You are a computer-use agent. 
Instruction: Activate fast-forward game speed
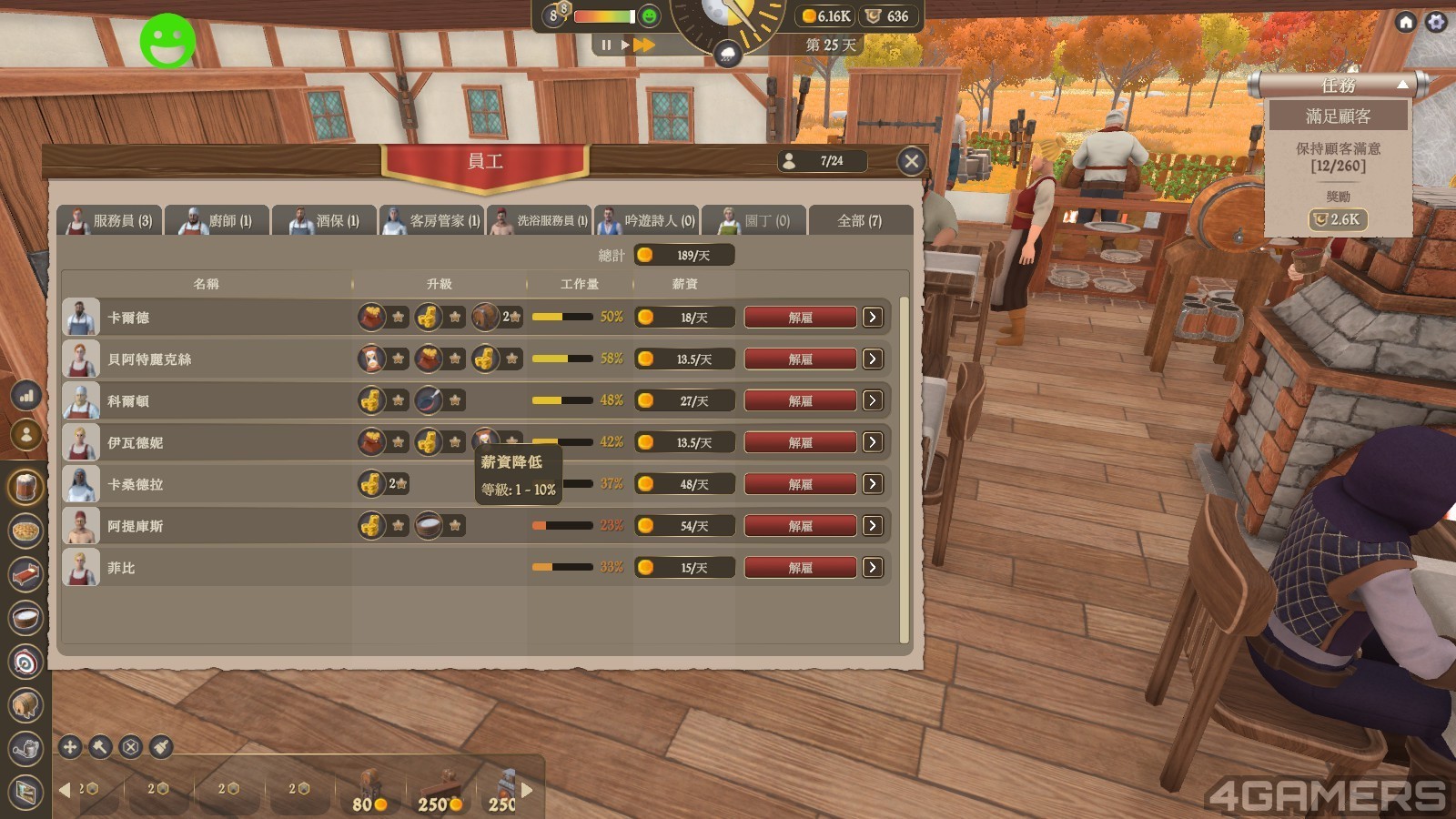(644, 45)
